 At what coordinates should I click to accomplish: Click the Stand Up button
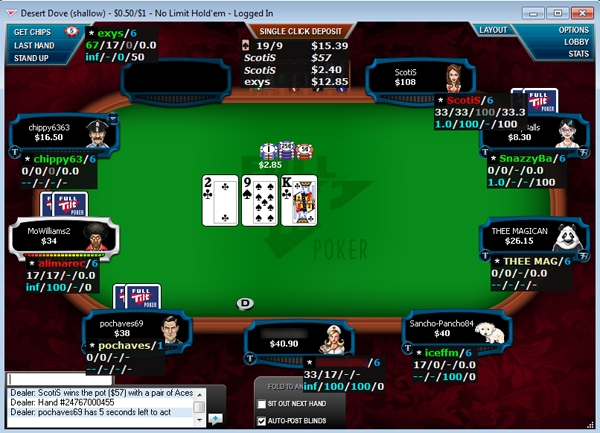[31, 58]
